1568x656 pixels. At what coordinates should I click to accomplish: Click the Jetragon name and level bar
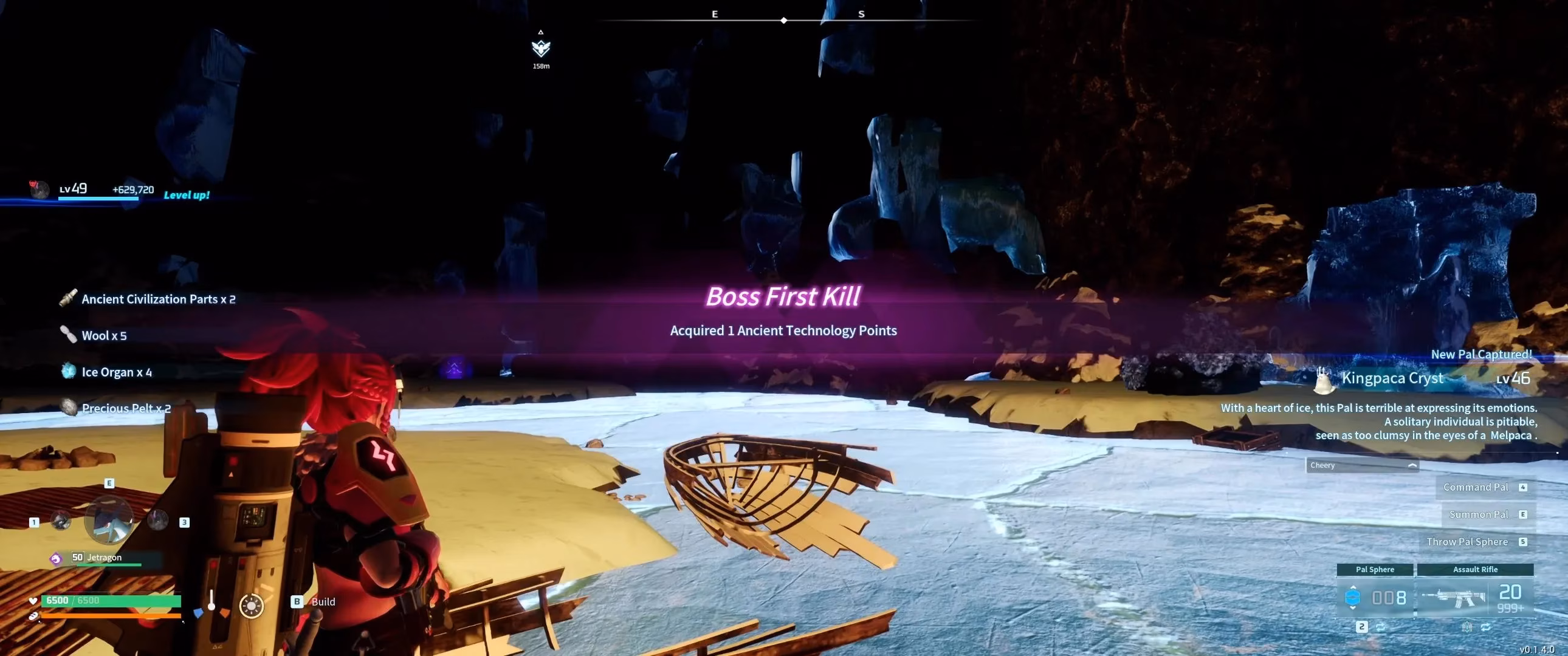coord(105,558)
